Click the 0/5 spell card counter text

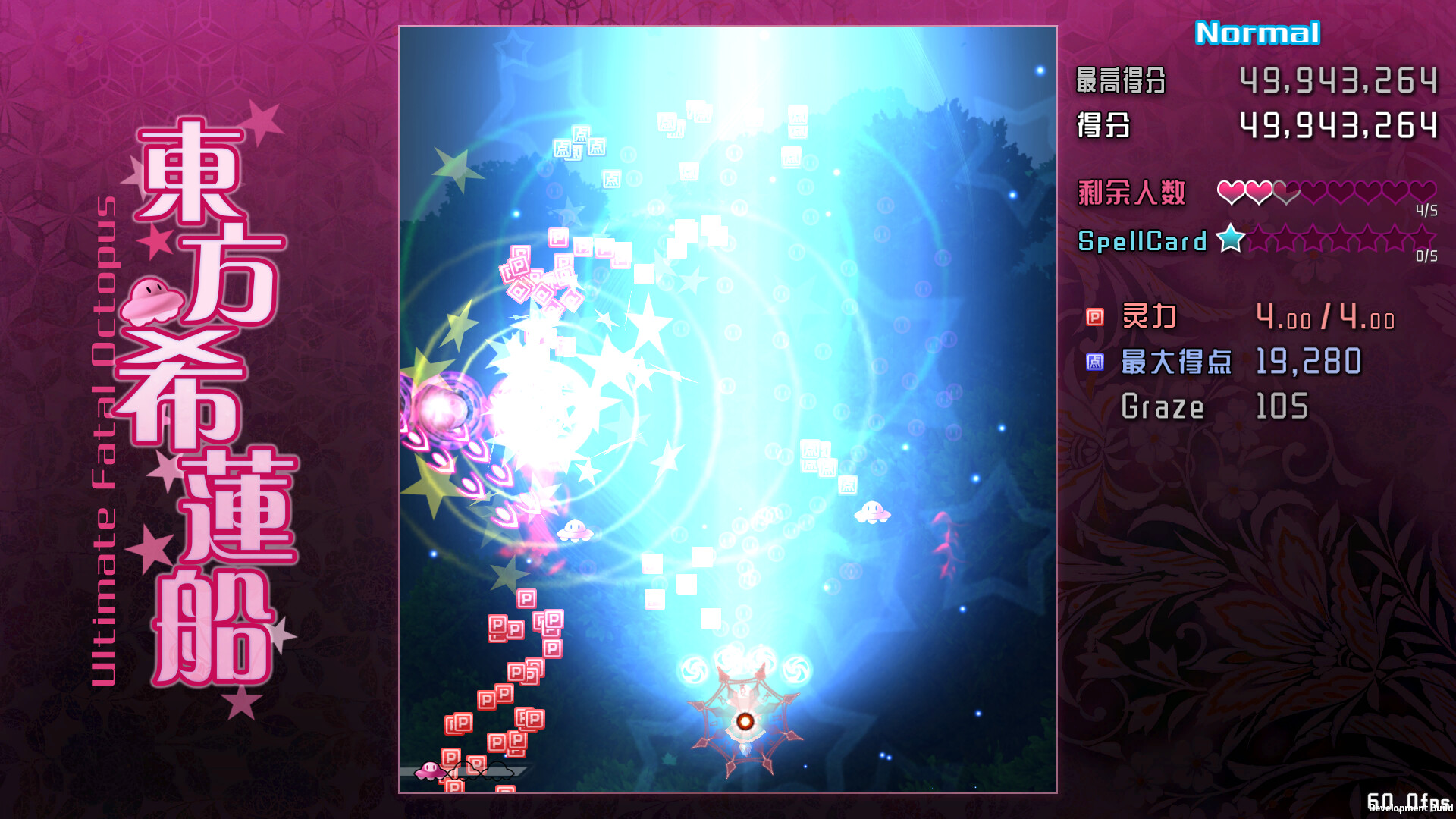pos(1426,258)
